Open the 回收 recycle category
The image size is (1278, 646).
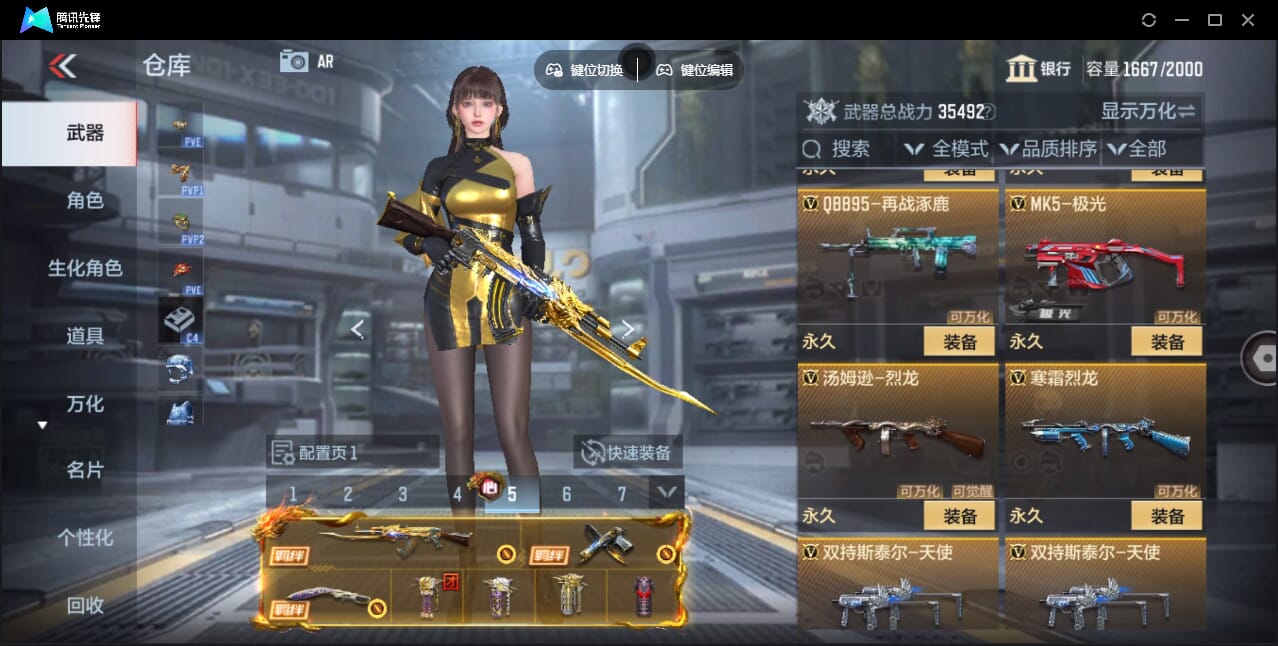85,605
